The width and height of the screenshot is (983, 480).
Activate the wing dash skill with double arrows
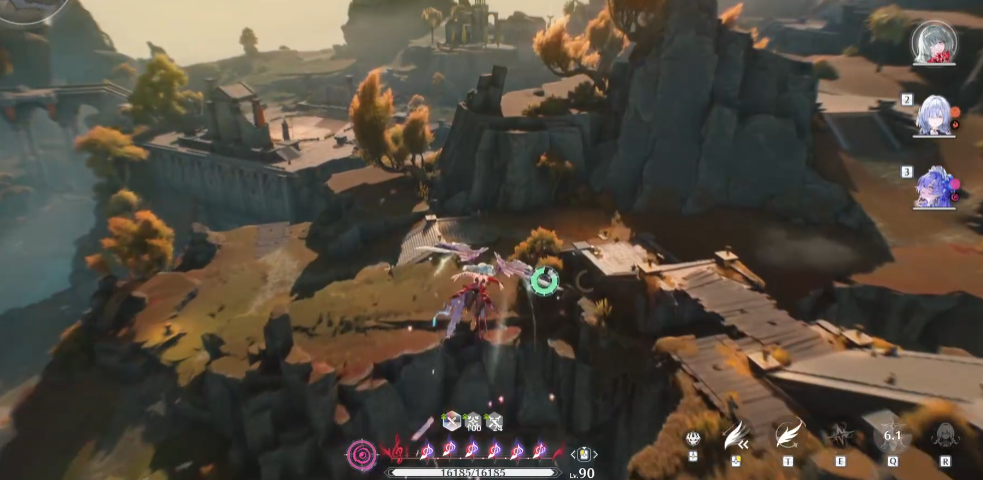(x=737, y=435)
